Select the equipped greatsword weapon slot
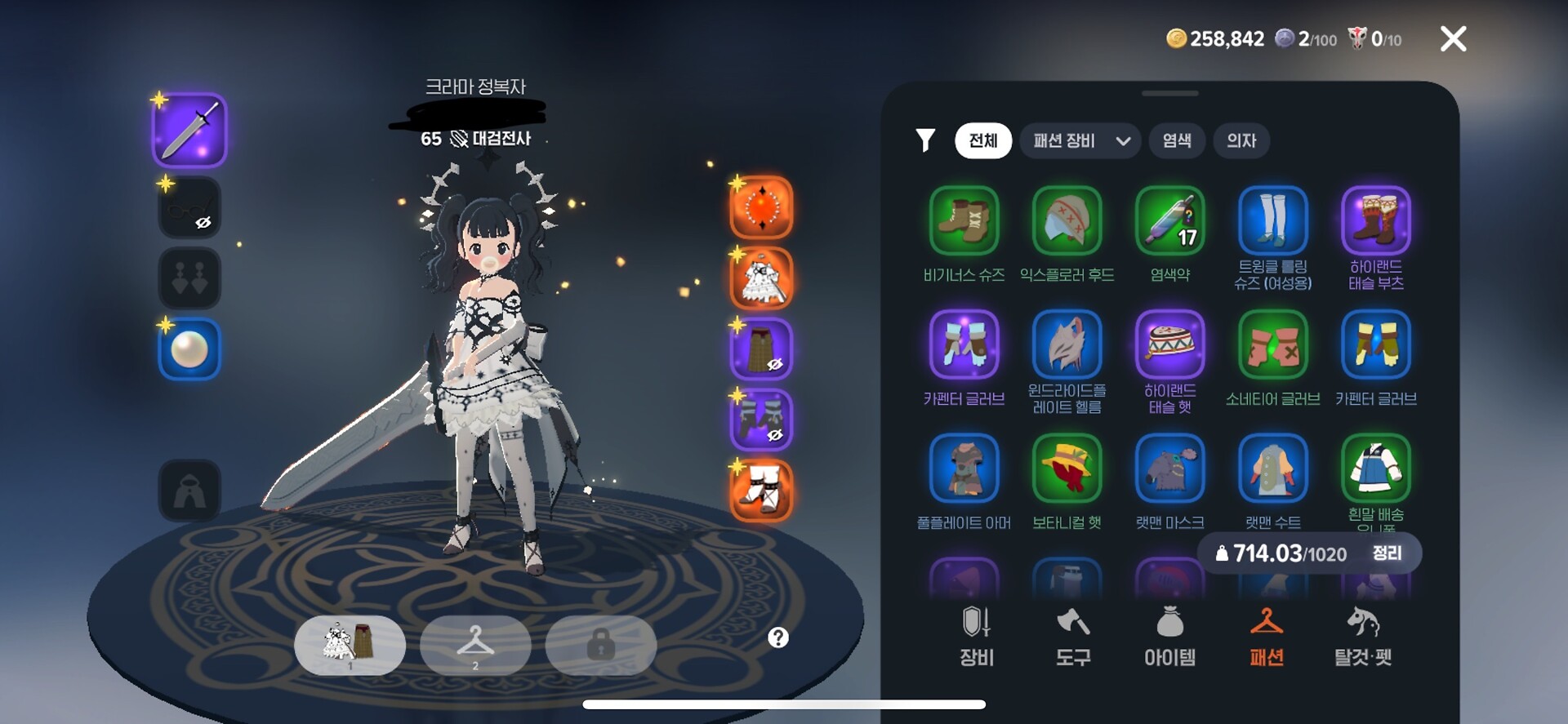 tap(189, 131)
